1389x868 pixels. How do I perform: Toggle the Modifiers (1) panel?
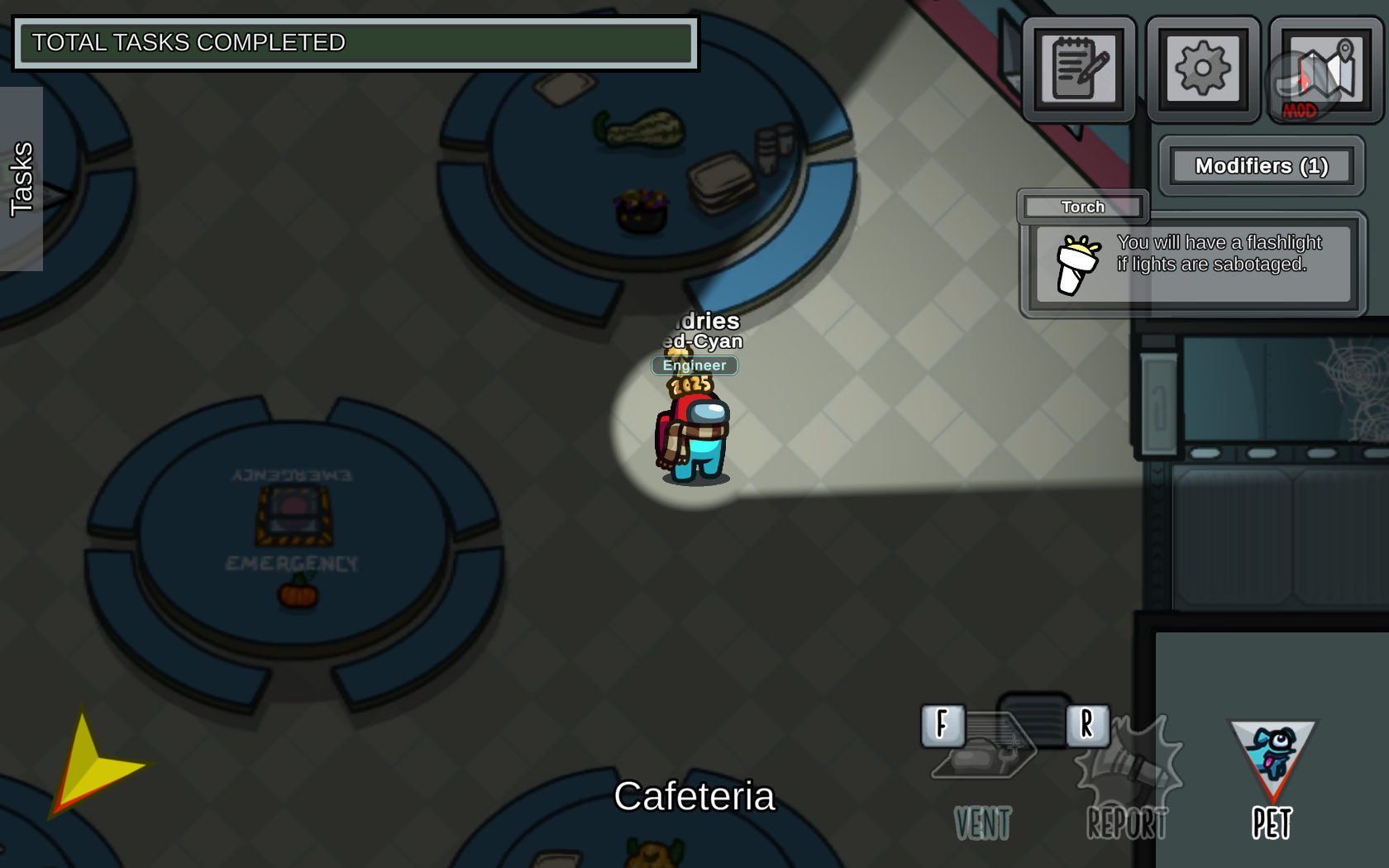tap(1261, 166)
